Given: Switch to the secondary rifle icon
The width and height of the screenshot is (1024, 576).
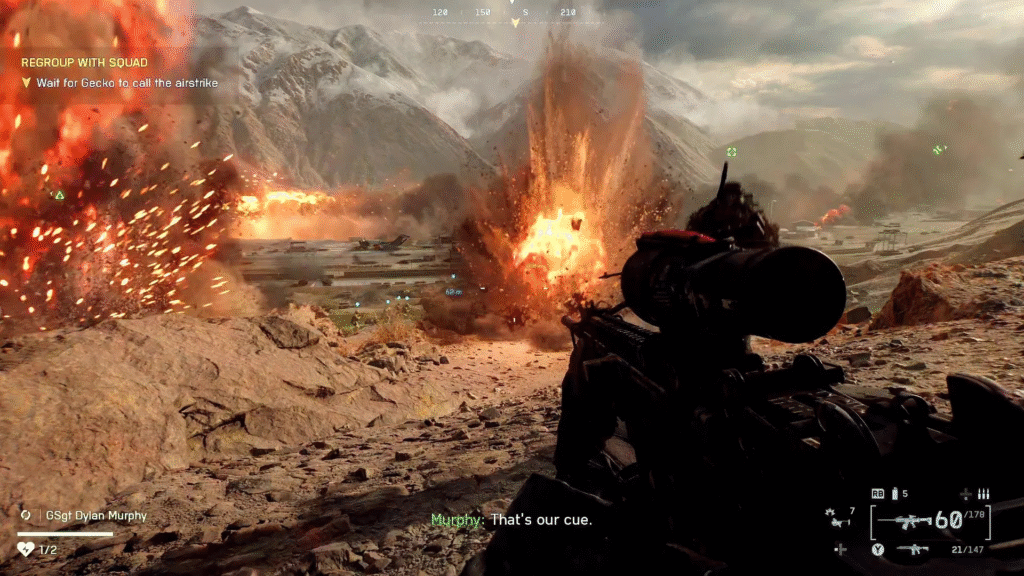Looking at the screenshot, I should point(912,548).
